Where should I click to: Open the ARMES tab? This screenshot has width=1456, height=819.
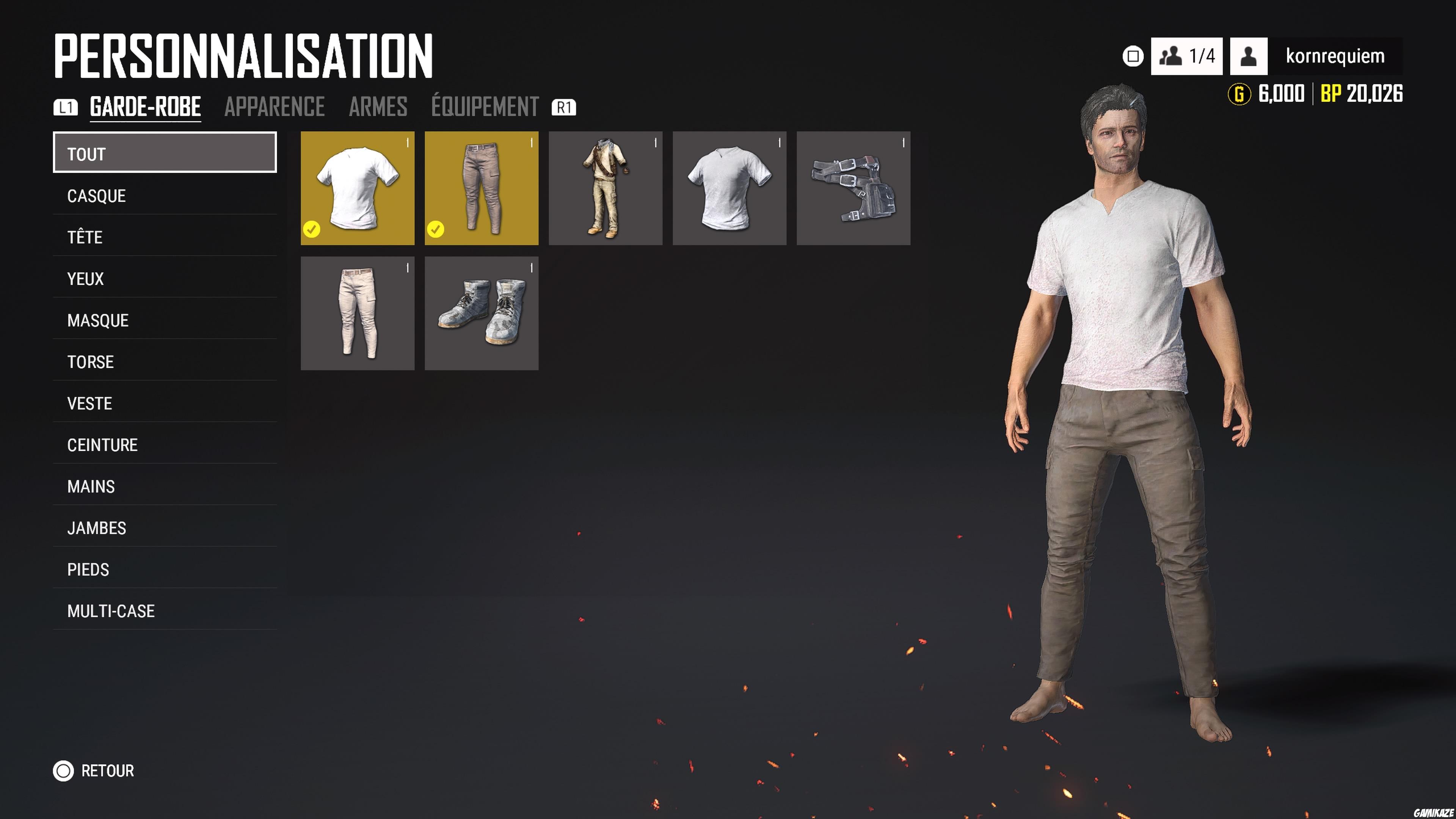pyautogui.click(x=378, y=106)
